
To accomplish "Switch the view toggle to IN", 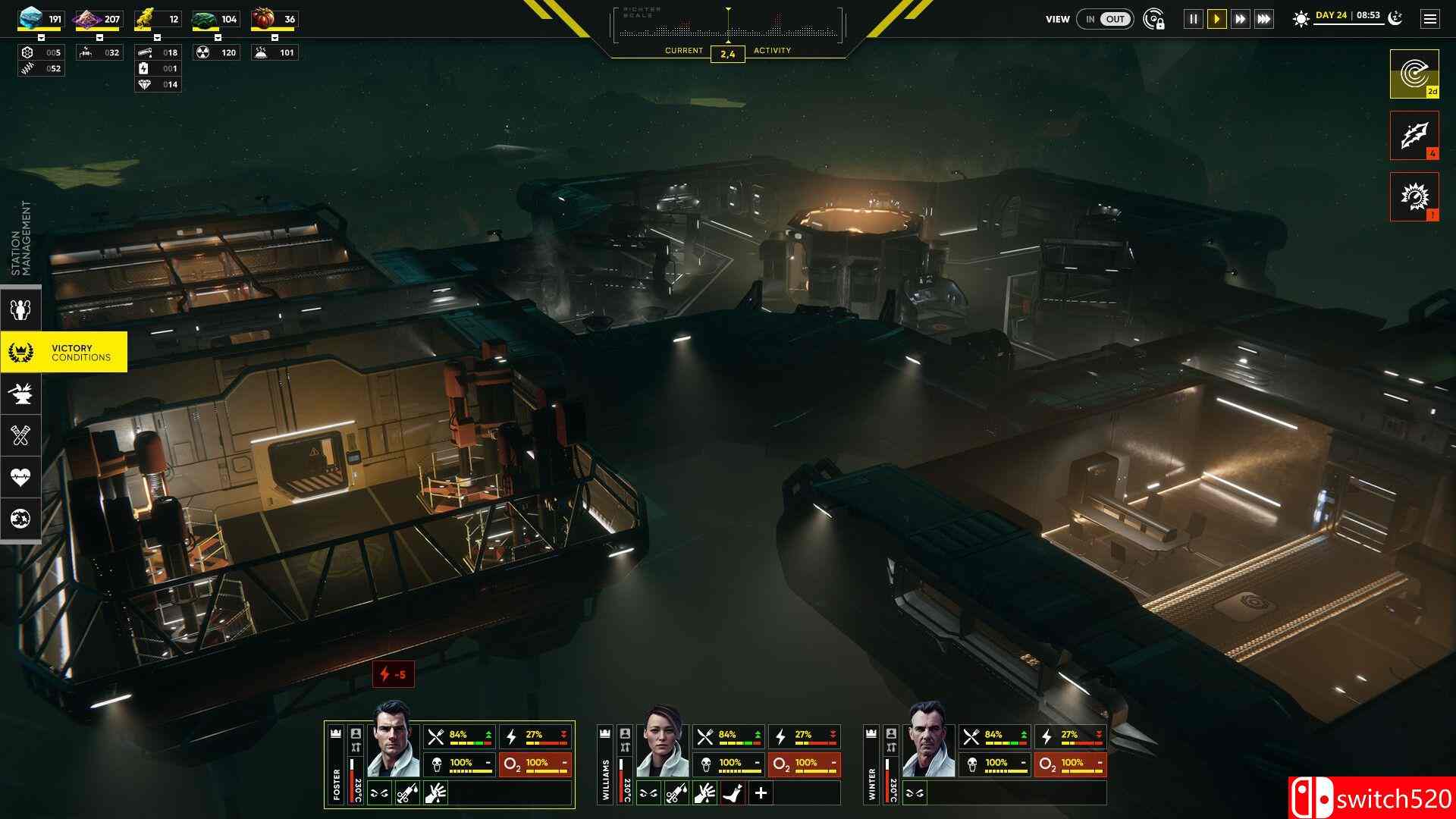I will 1090,19.
